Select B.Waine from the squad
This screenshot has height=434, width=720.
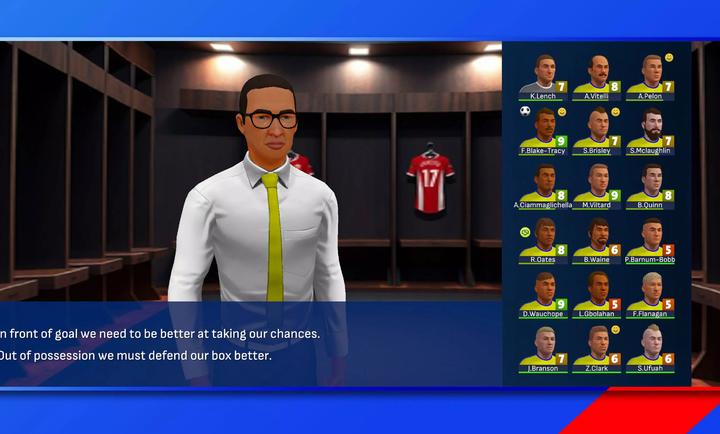point(597,238)
